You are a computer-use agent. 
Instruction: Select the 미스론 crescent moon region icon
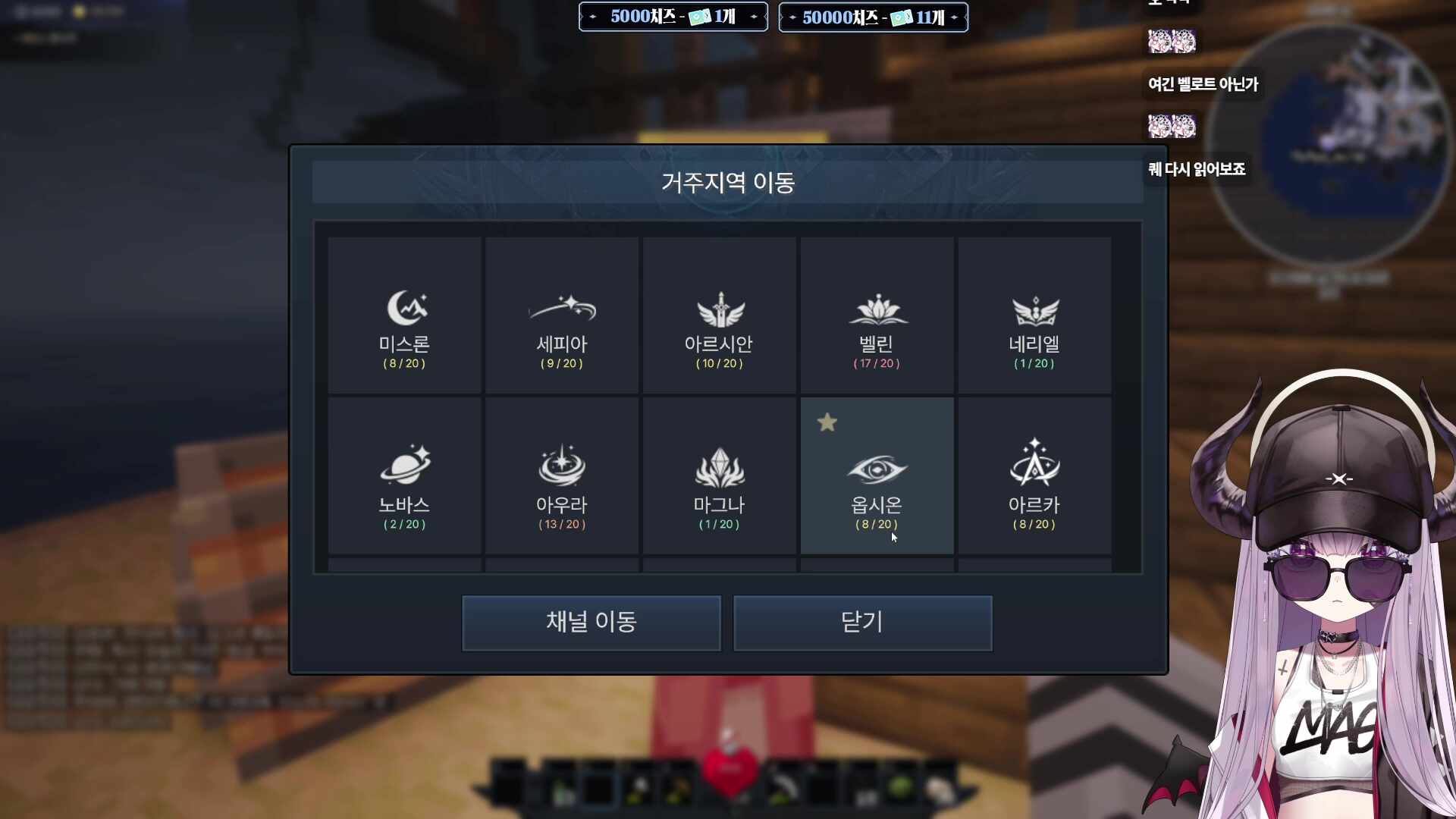(404, 307)
